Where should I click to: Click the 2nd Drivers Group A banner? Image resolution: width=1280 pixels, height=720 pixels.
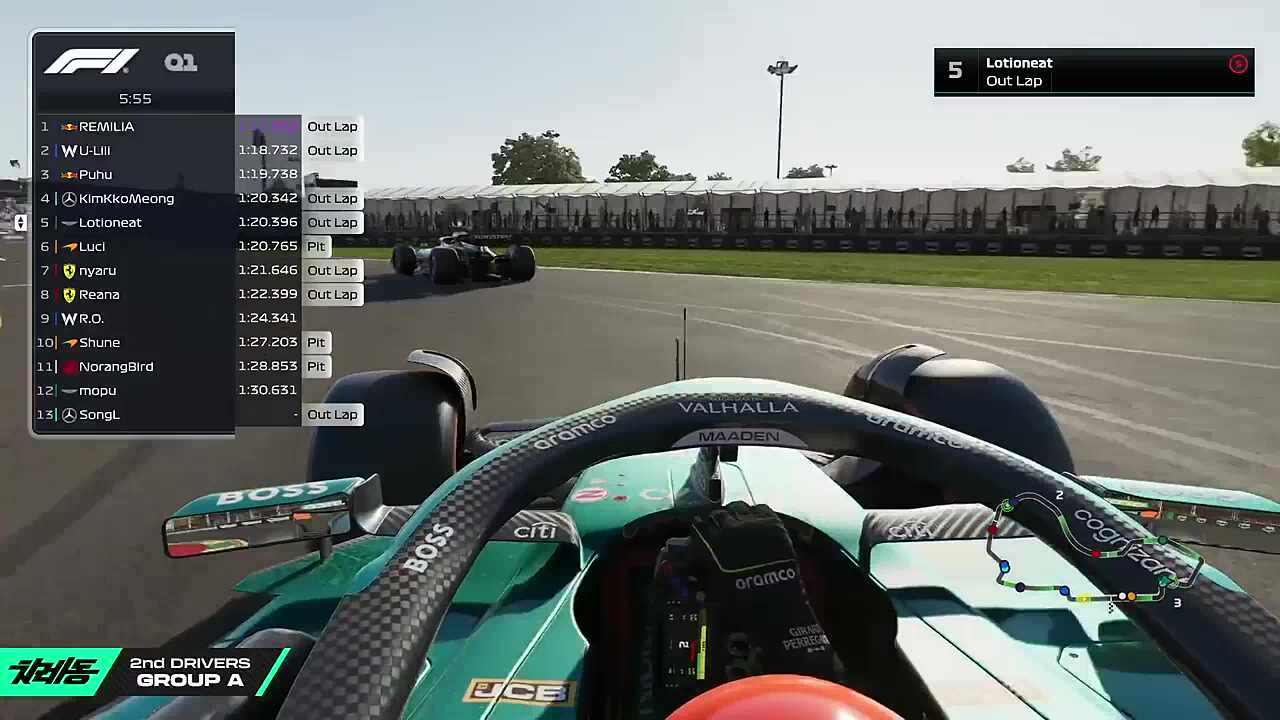click(x=145, y=672)
